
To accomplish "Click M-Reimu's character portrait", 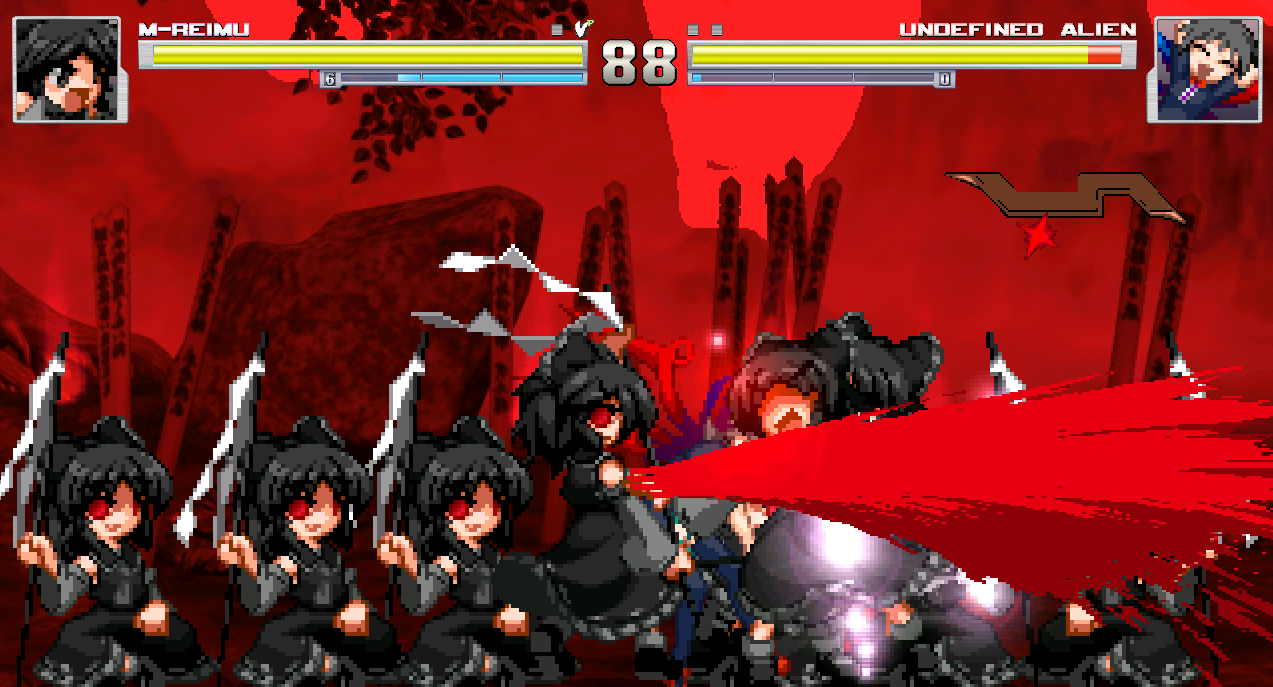I will (70, 69).
